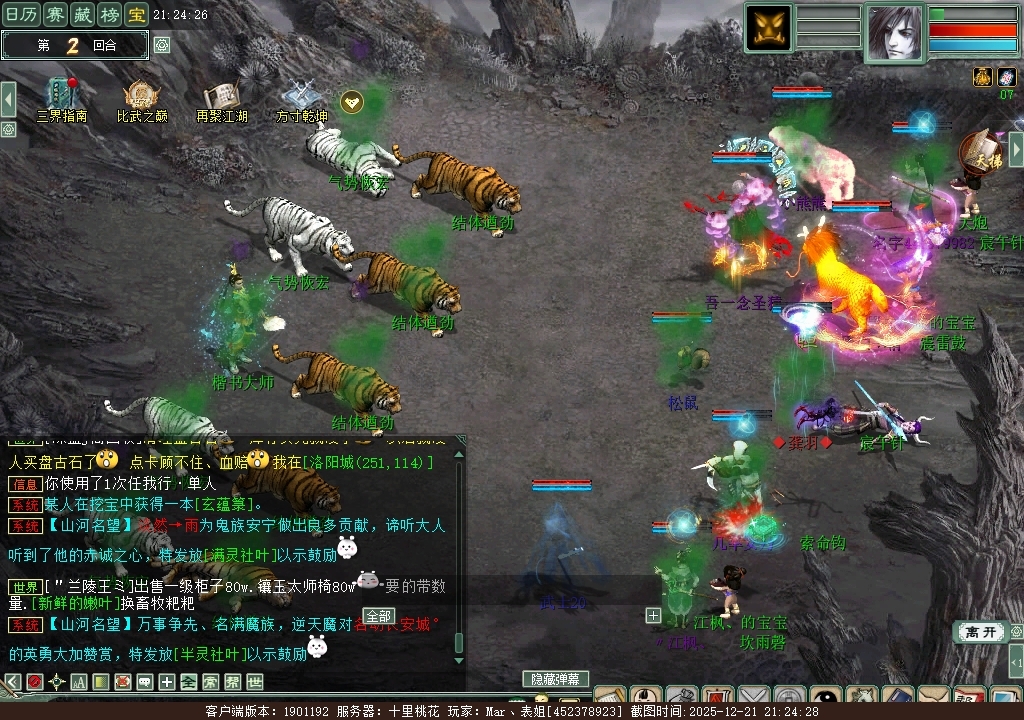Open the 再聚江湖 event icon
Viewport: 1024px width, 720px height.
point(221,98)
